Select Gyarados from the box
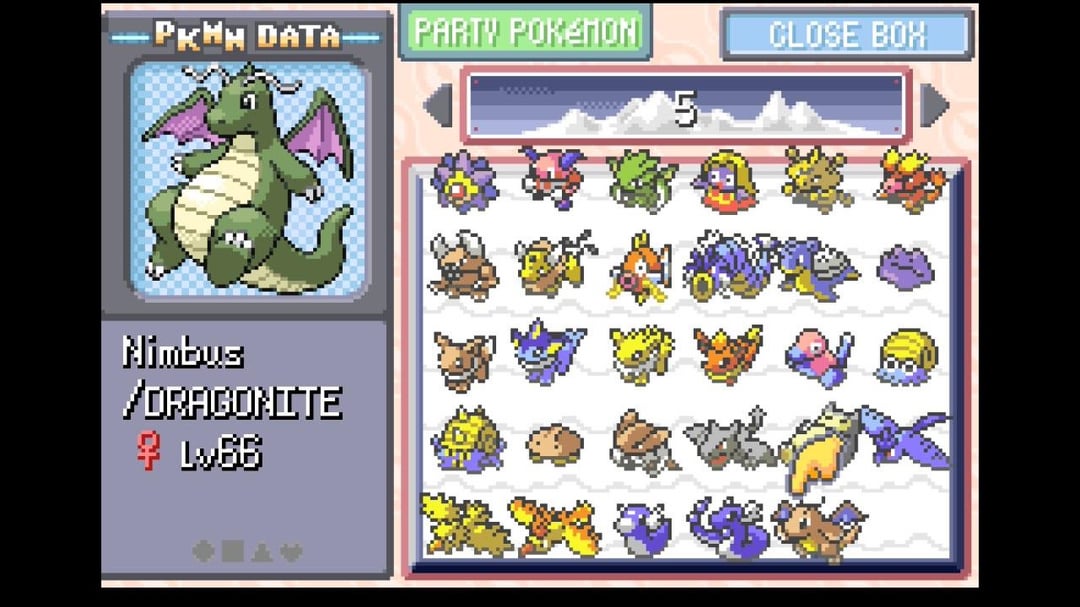 coord(727,265)
